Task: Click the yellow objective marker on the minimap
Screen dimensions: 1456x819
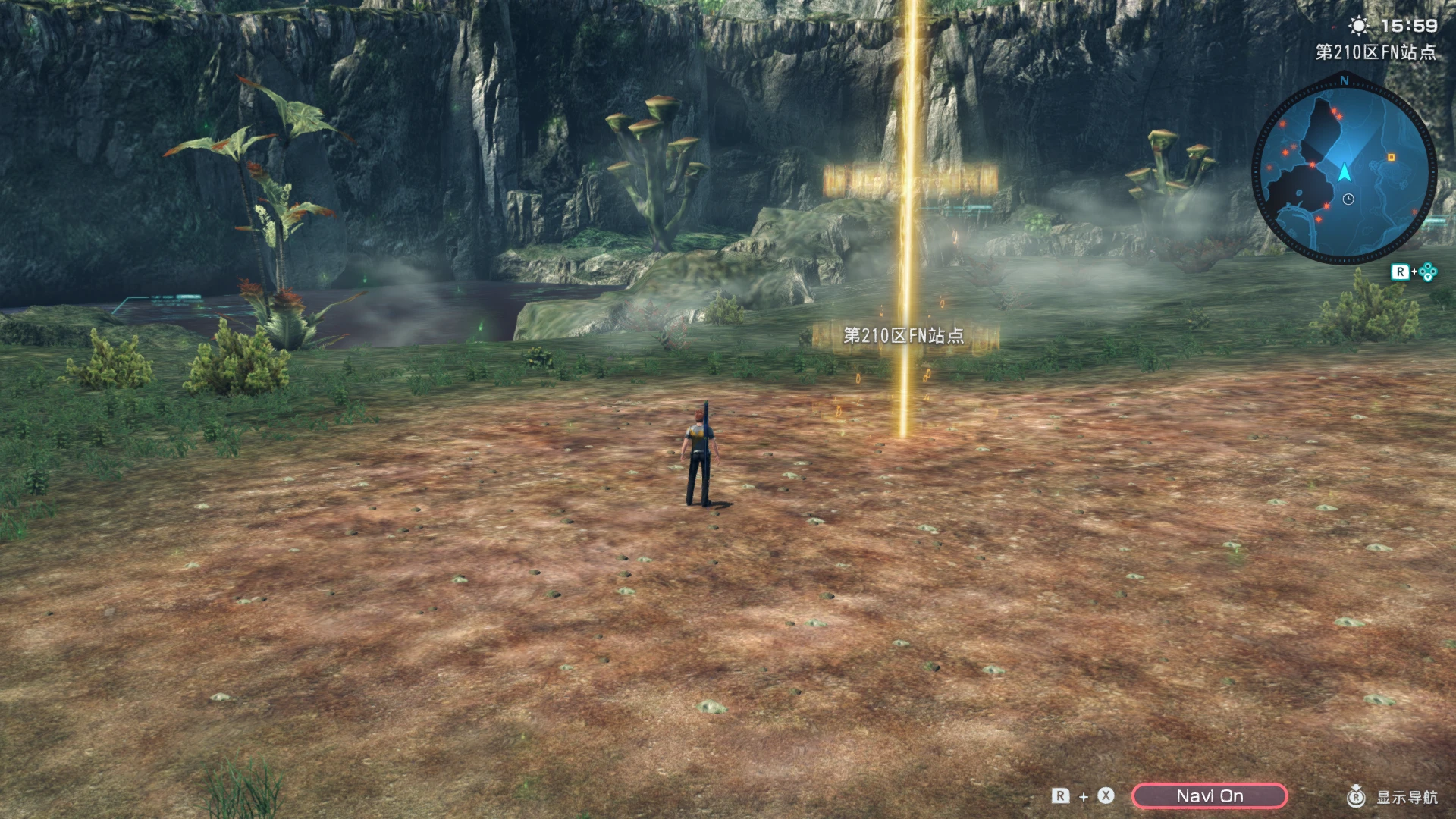Action: coord(1392,157)
